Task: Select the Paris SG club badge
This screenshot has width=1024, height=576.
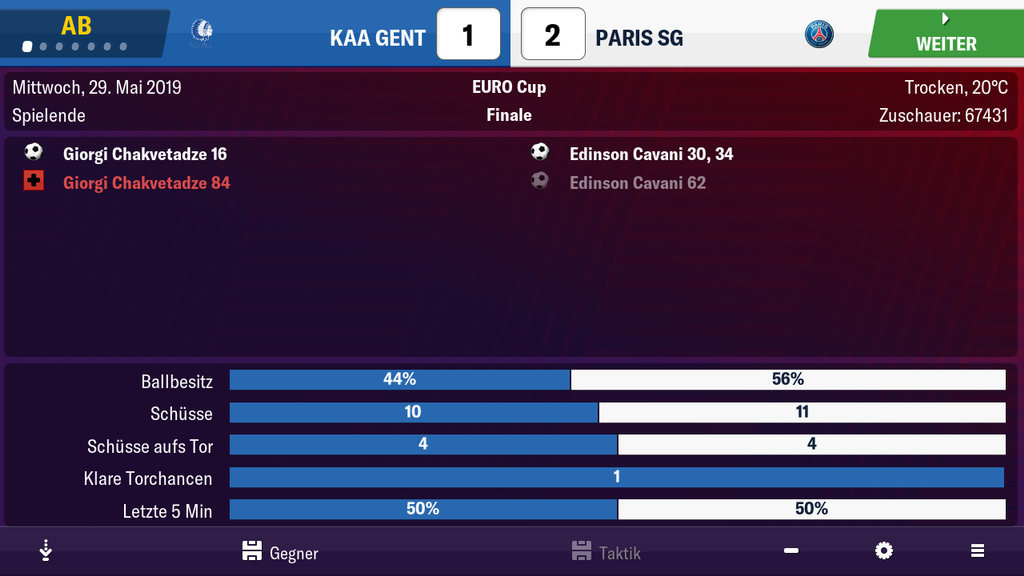Action: (x=819, y=36)
